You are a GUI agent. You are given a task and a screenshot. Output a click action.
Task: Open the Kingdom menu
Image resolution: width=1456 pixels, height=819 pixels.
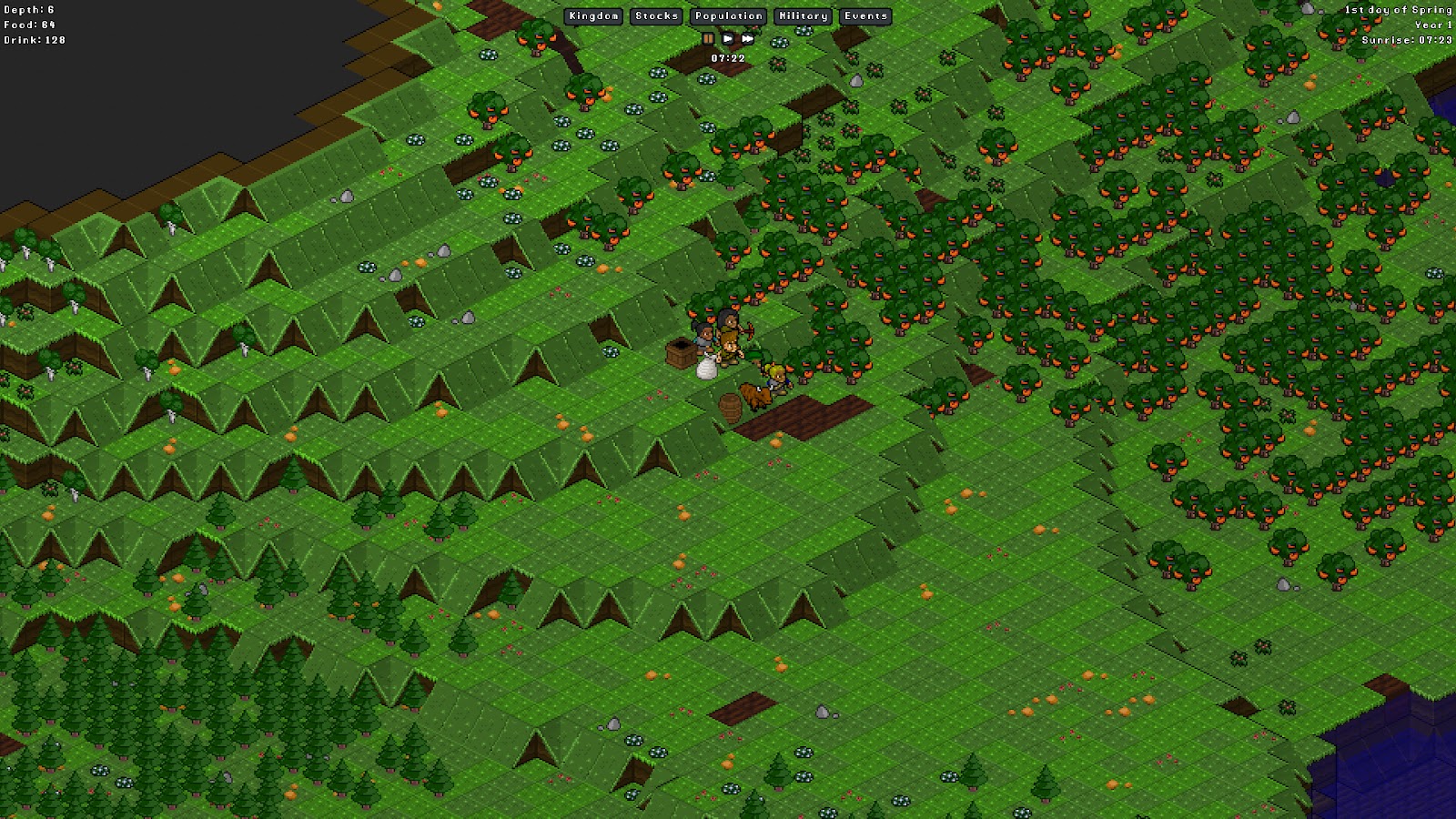tap(594, 16)
